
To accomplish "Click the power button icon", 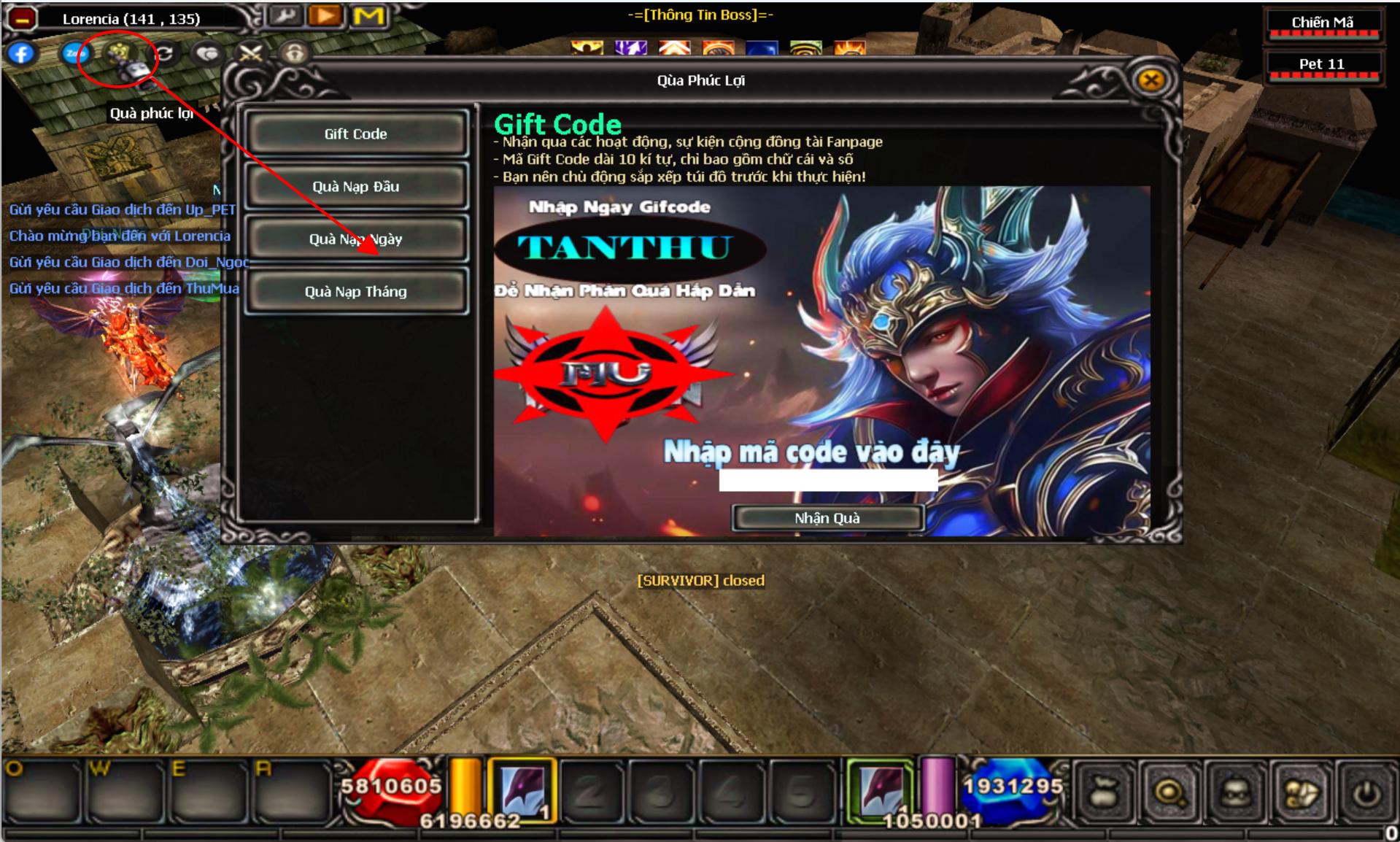I will pos(1366,793).
